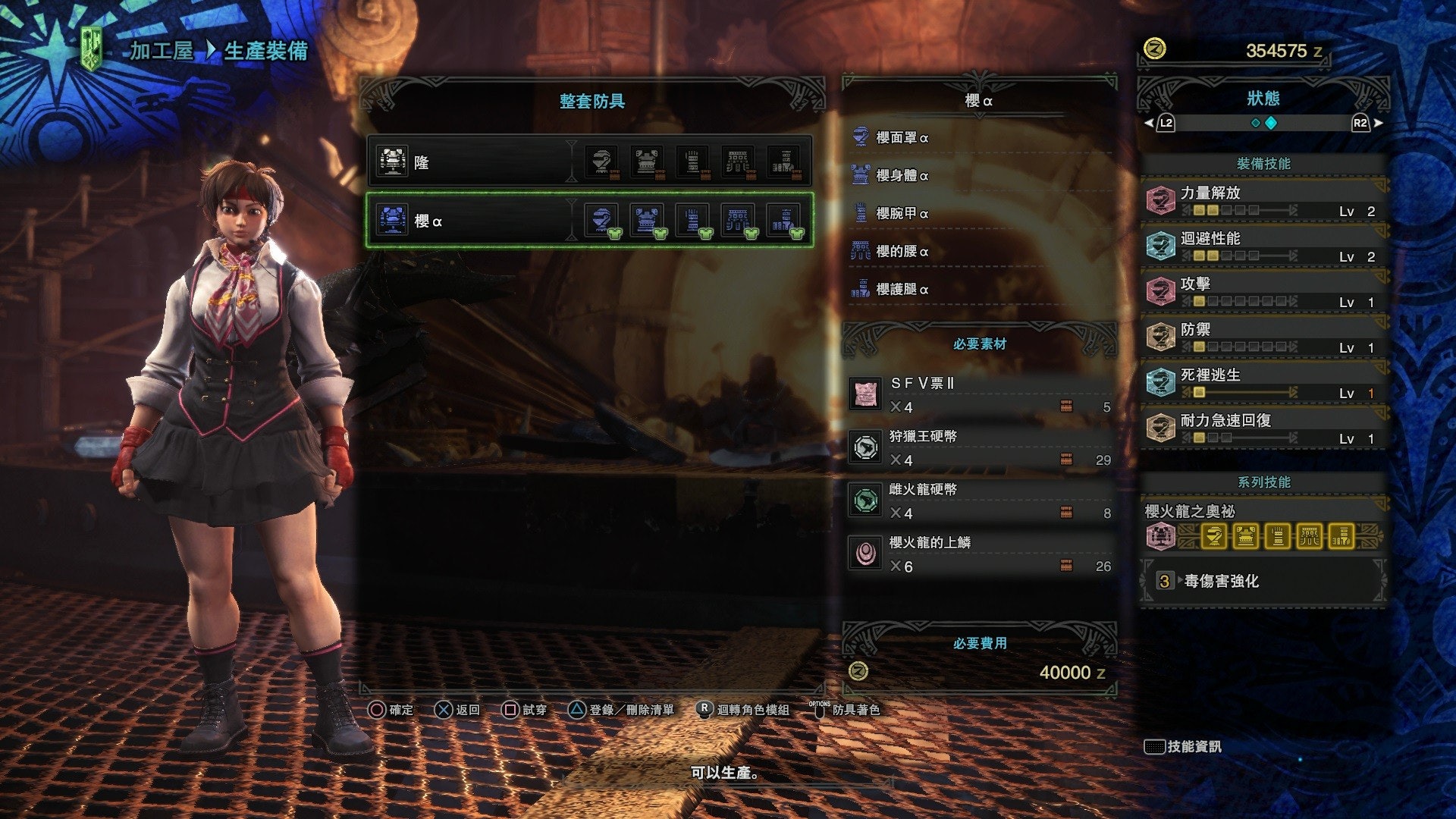Inspect the SFV票II material
Screen dimensions: 1456x819
pyautogui.click(x=978, y=394)
